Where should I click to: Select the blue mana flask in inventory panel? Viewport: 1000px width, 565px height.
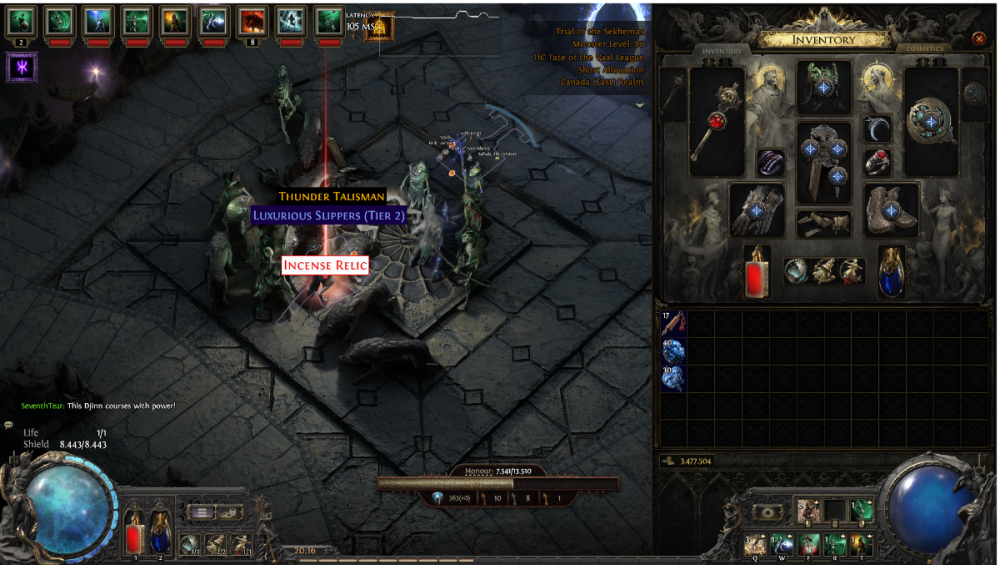point(891,271)
